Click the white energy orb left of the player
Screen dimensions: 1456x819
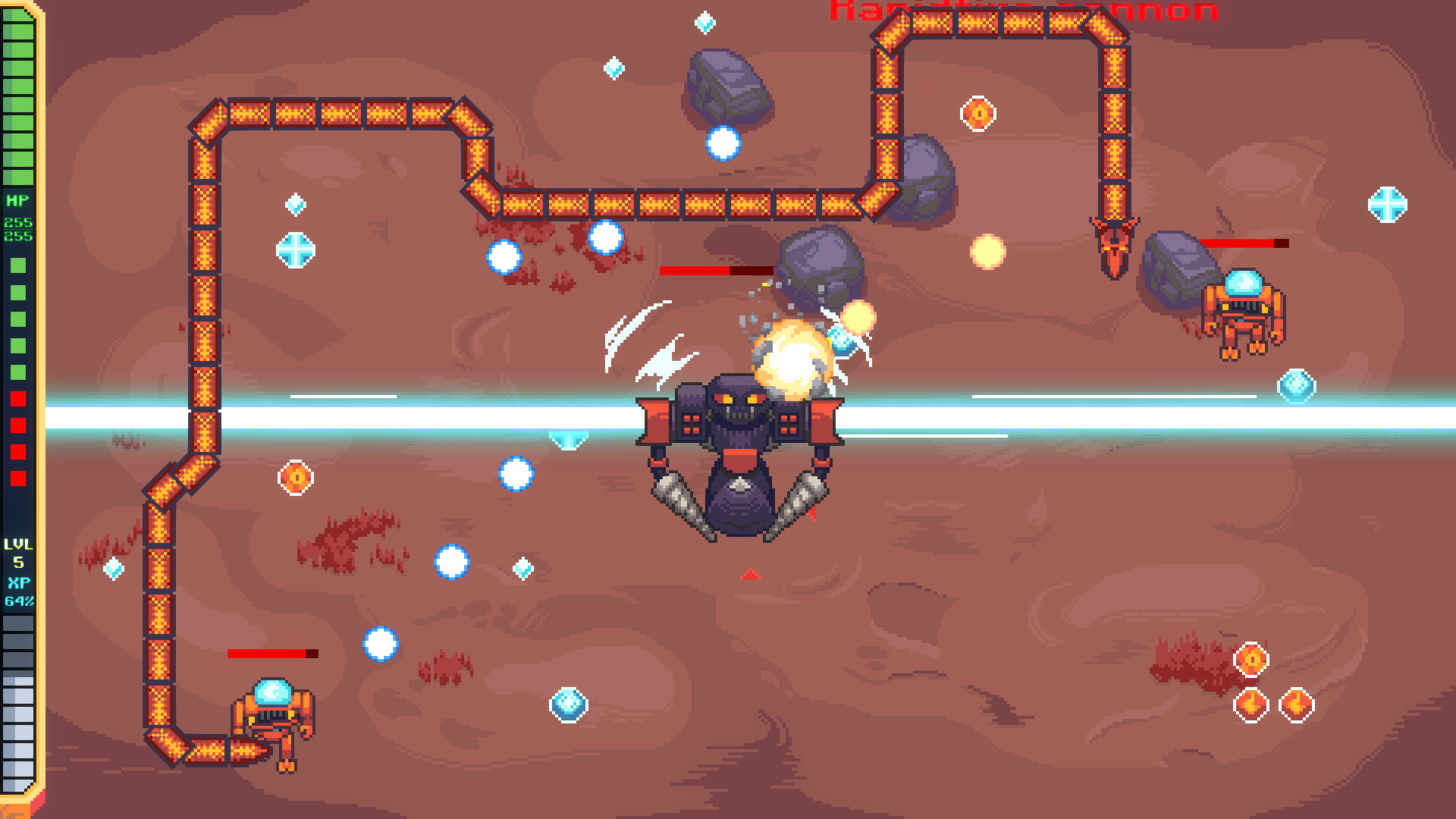[517, 473]
